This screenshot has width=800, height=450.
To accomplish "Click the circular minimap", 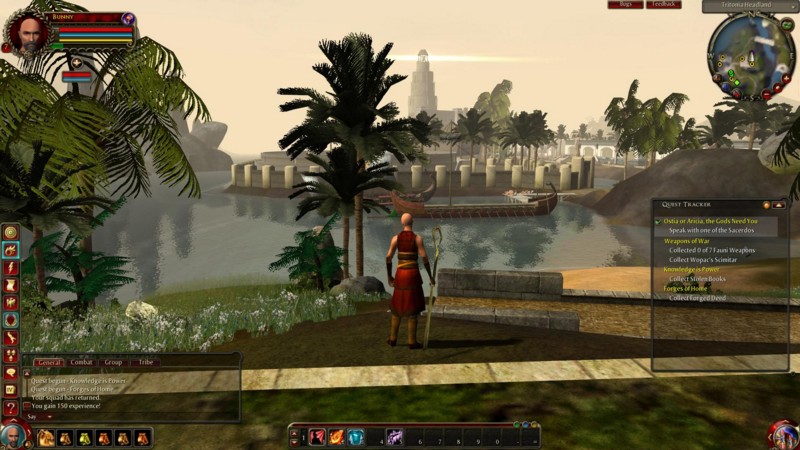I will 748,55.
